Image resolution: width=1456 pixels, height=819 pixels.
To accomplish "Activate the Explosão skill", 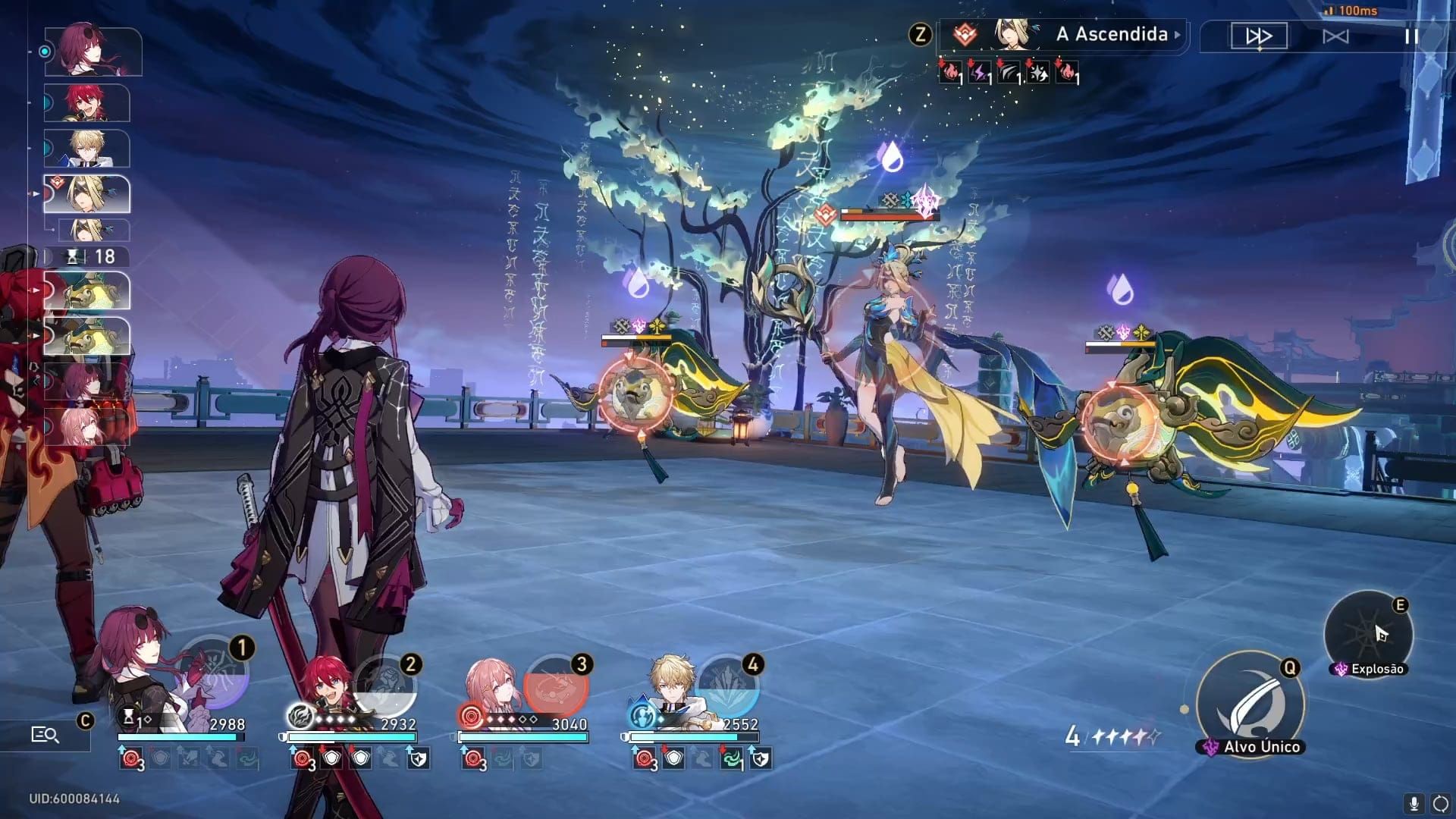I will 1368,635.
